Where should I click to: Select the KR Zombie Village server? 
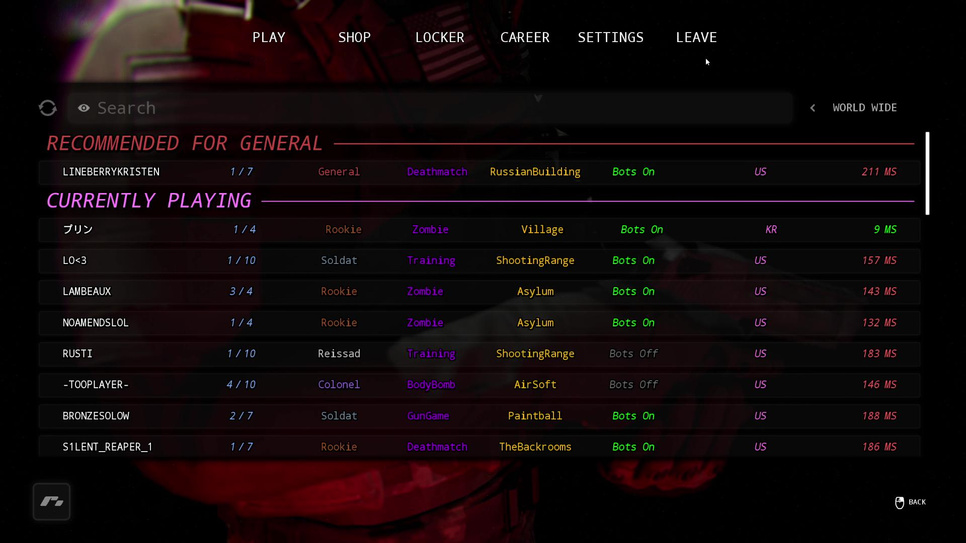479,230
